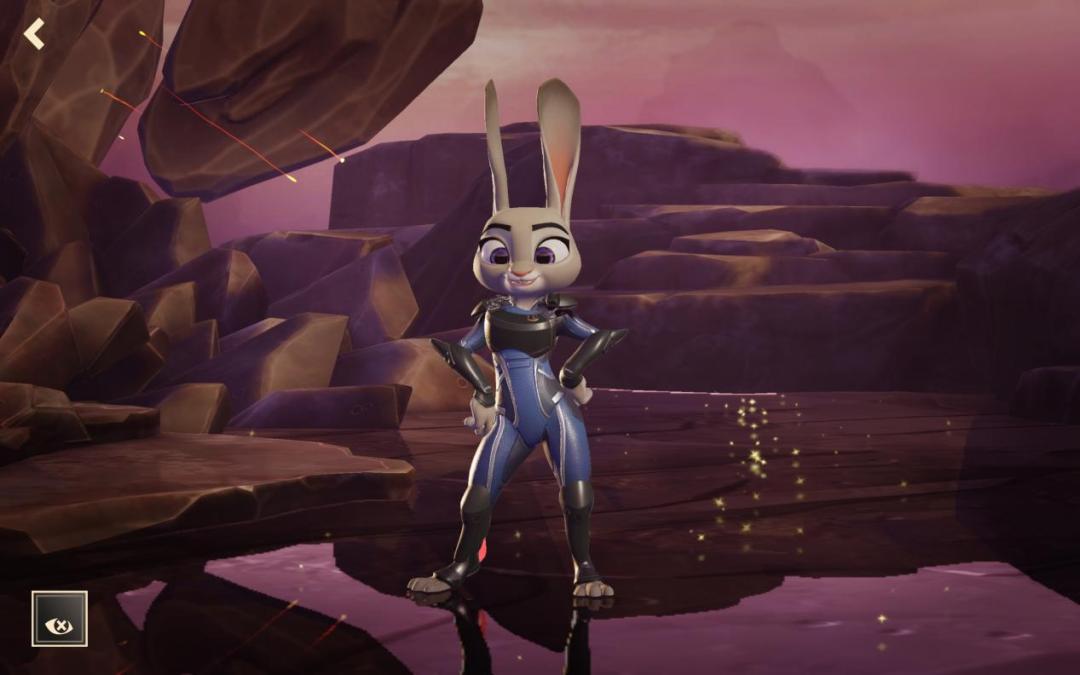Toggle the crossed-eye hide interface button
Screen dimensions: 1080x675
[59, 619]
